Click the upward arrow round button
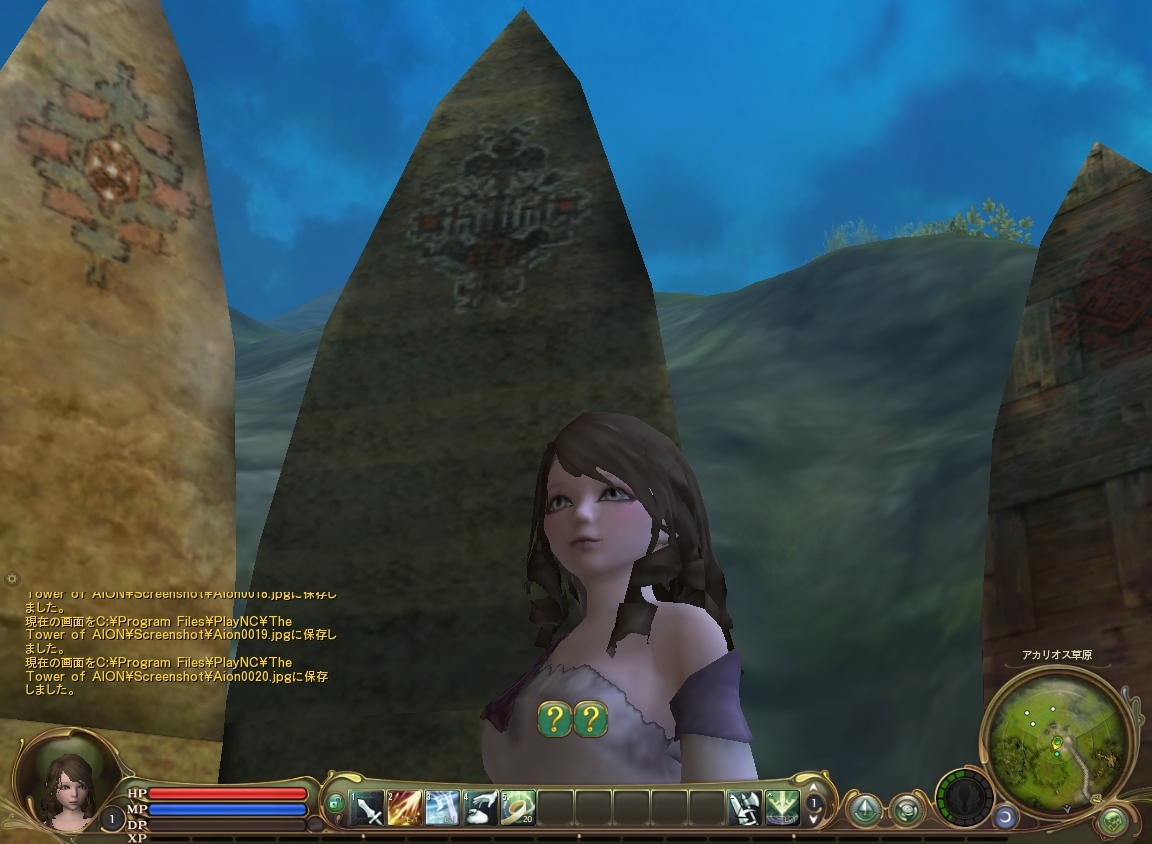Viewport: 1152px width, 844px height. pyautogui.click(x=864, y=808)
